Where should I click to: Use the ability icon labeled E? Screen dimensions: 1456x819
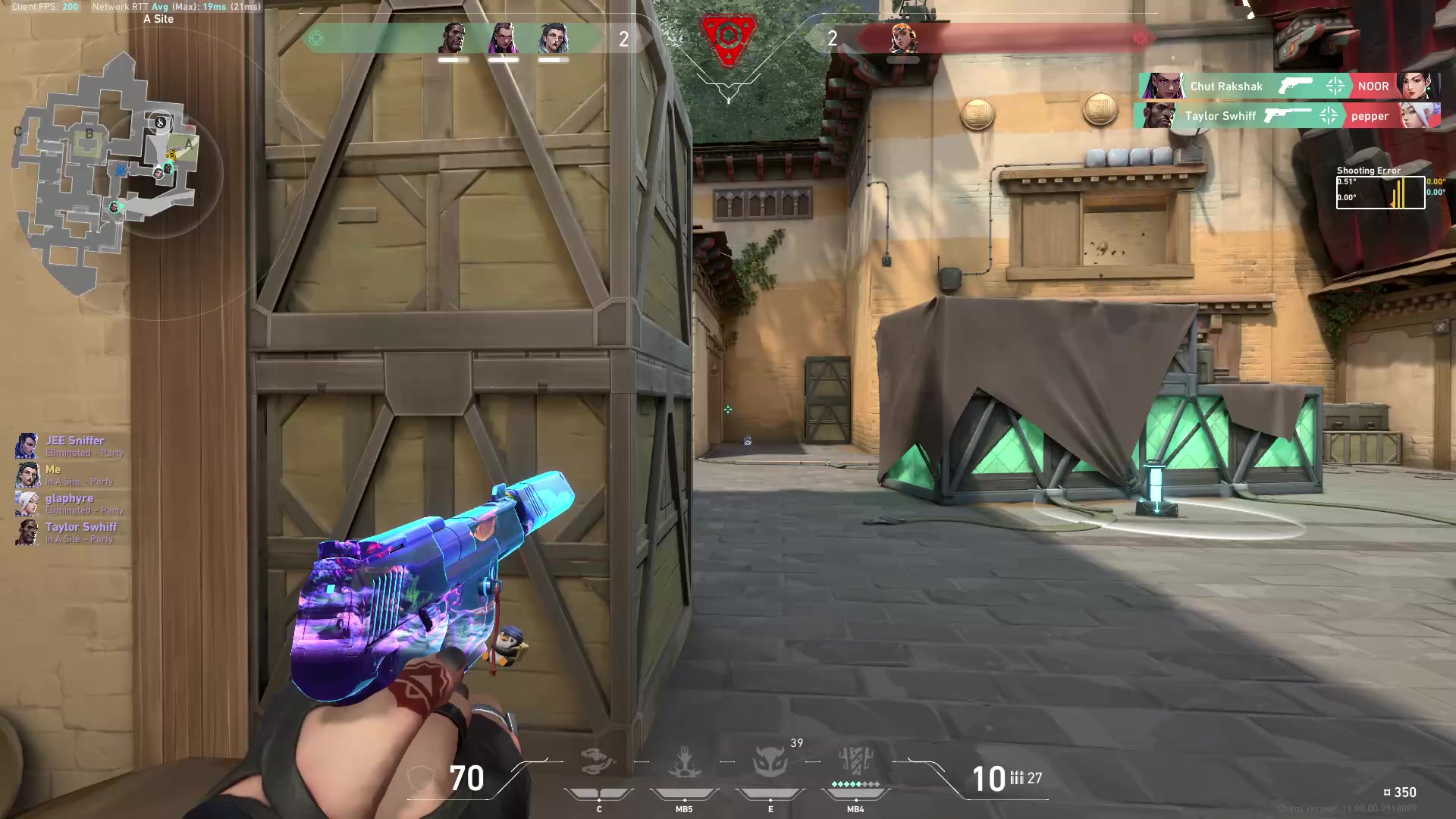770,762
